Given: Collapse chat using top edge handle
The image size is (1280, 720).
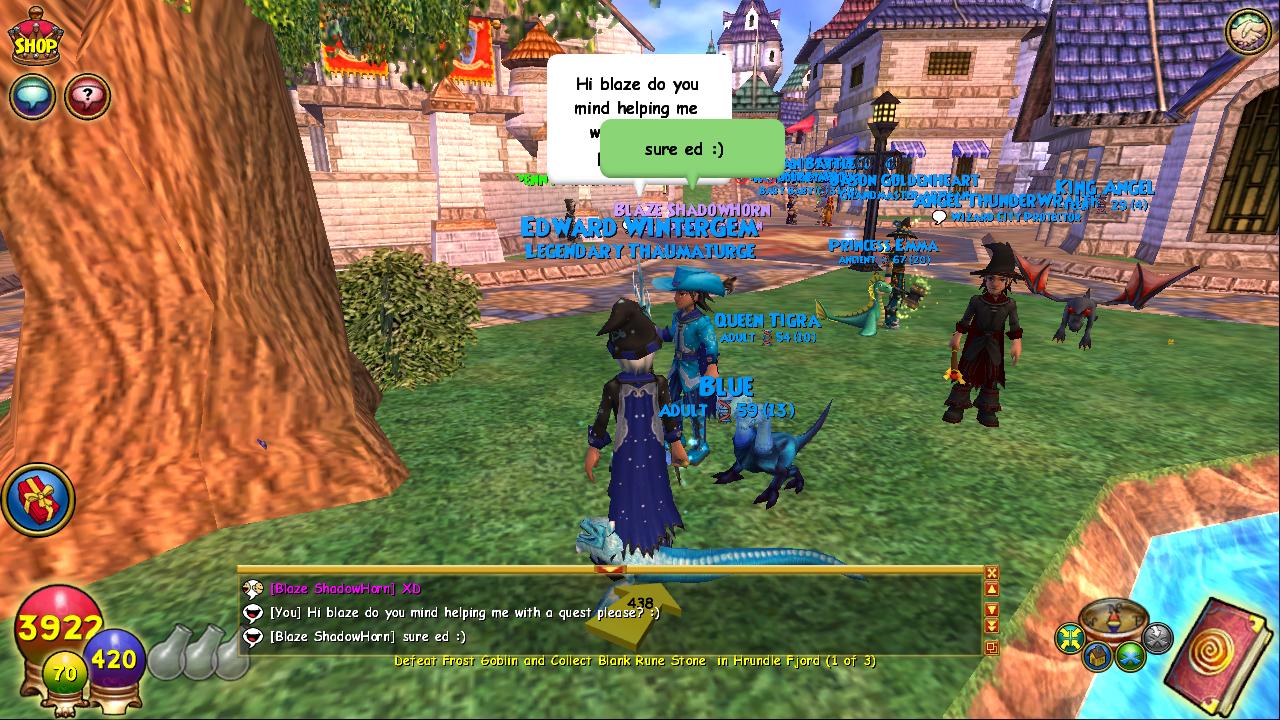Looking at the screenshot, I should click(x=609, y=570).
